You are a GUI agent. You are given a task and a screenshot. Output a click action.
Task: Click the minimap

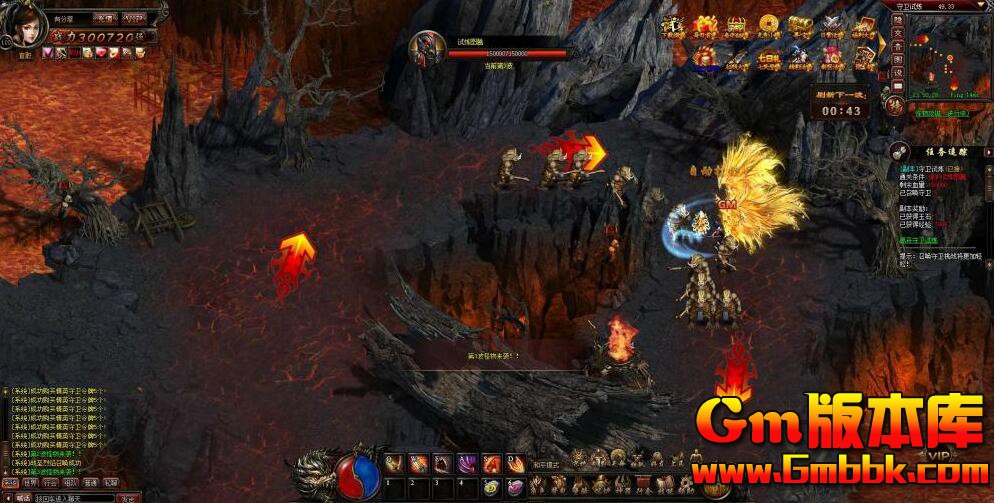point(950,56)
